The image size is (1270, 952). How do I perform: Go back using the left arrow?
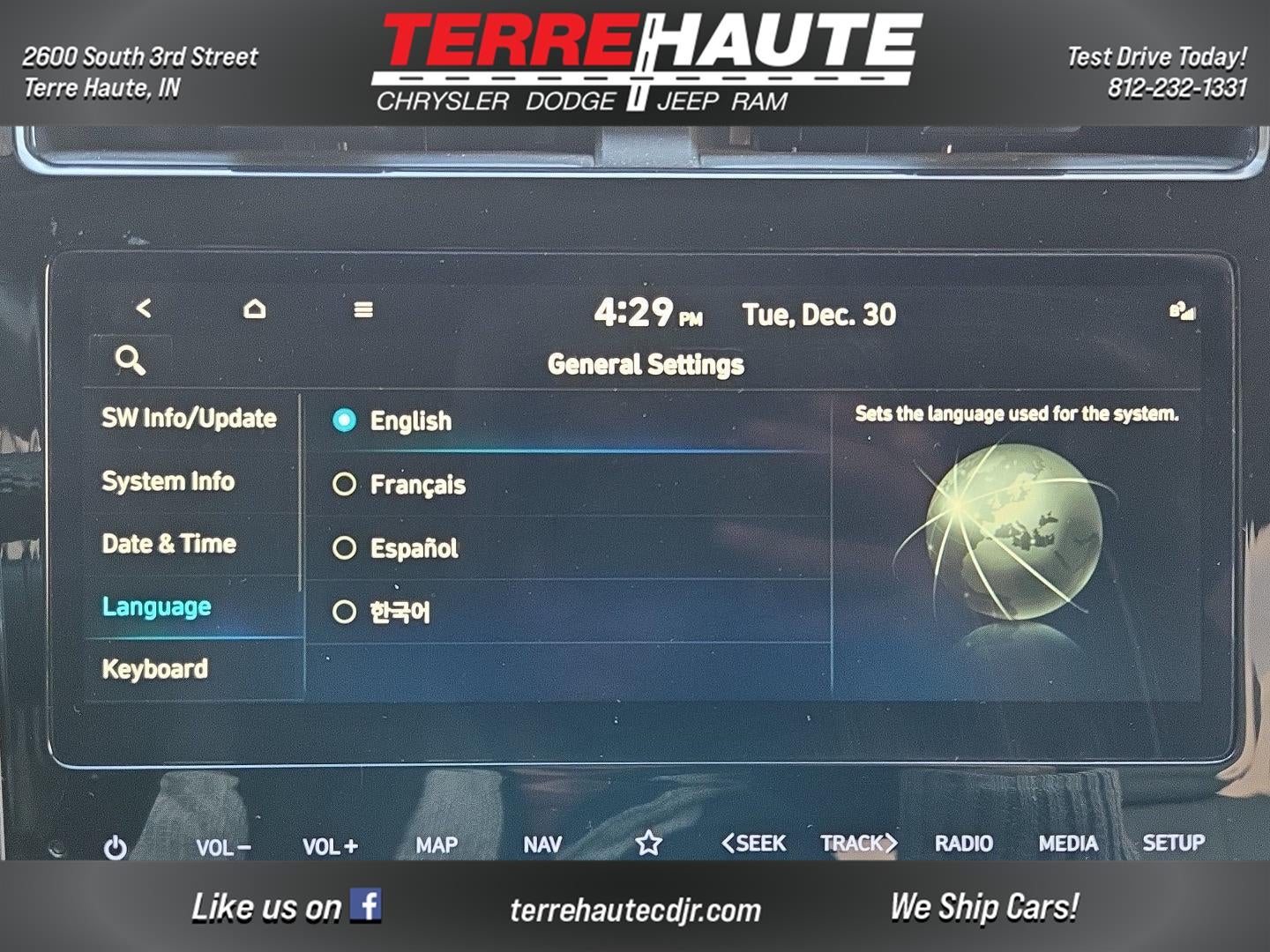(144, 309)
